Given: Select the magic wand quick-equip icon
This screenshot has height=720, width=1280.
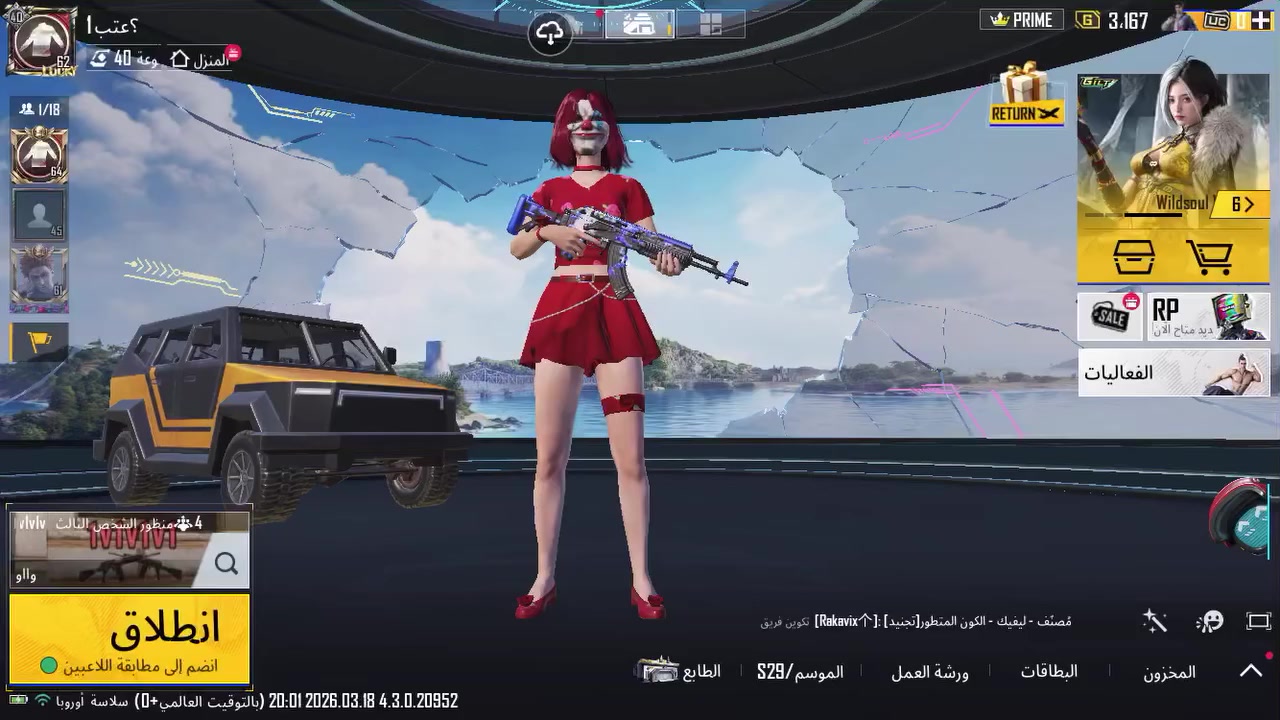Looking at the screenshot, I should pos(1155,621).
